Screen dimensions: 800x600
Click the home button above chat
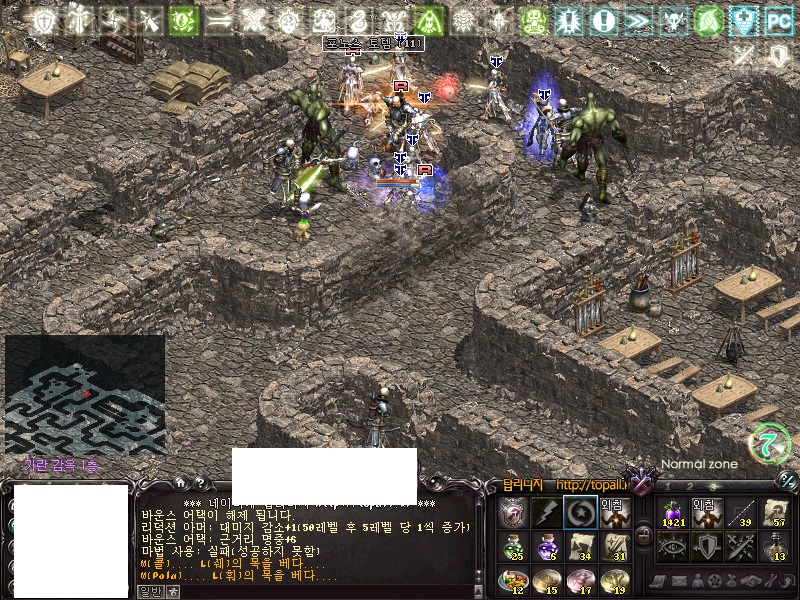[180, 484]
